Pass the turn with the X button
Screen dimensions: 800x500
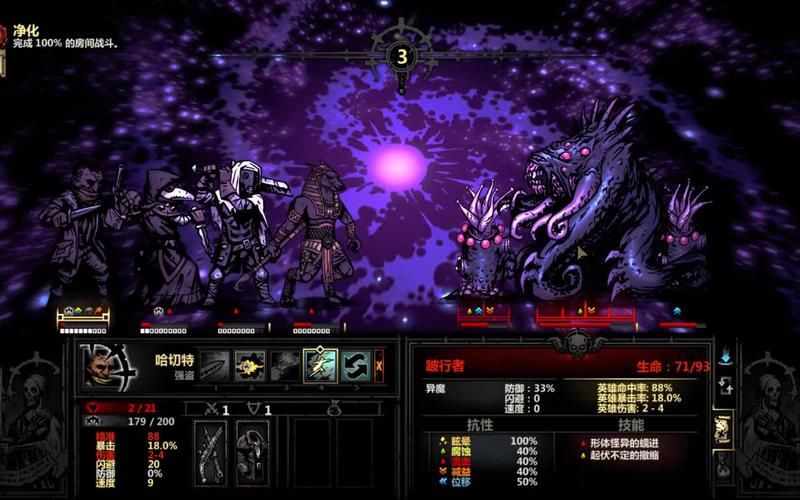pyautogui.click(x=379, y=366)
